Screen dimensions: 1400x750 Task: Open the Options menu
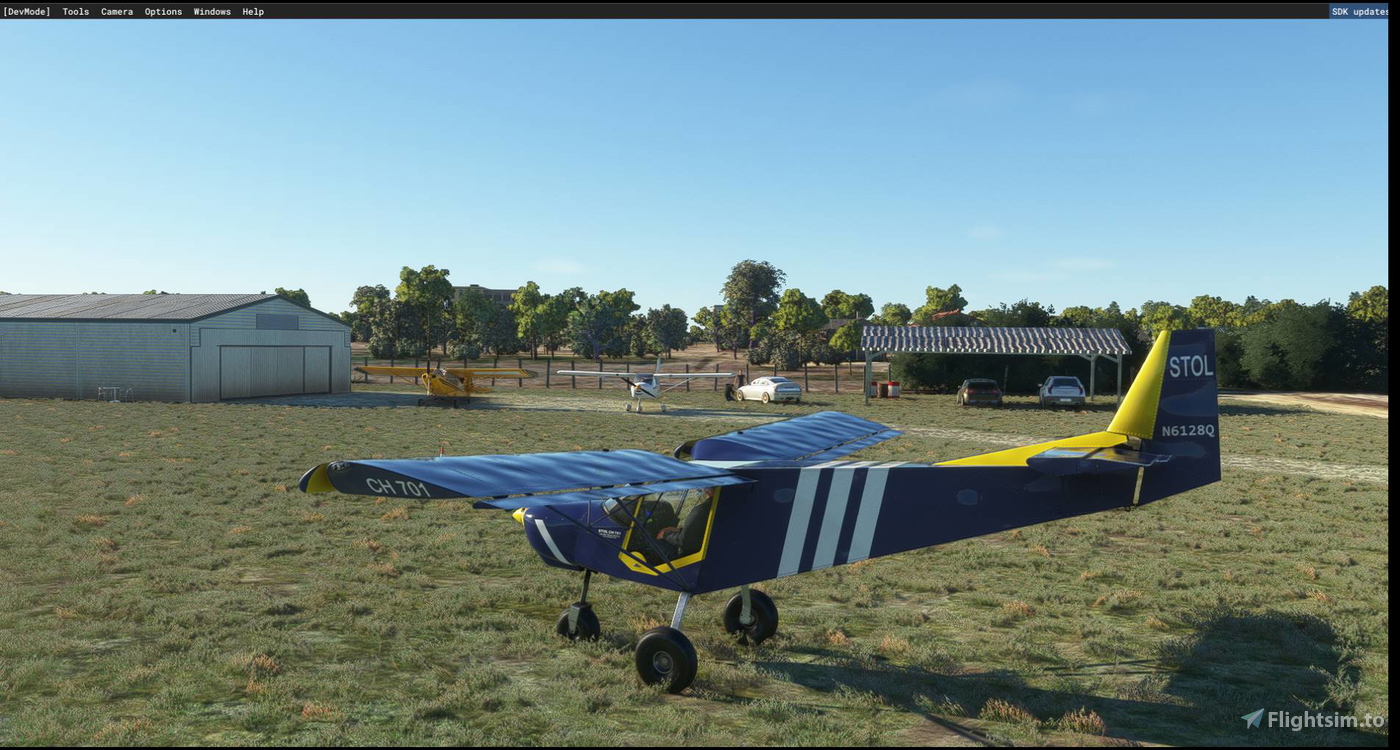click(163, 11)
